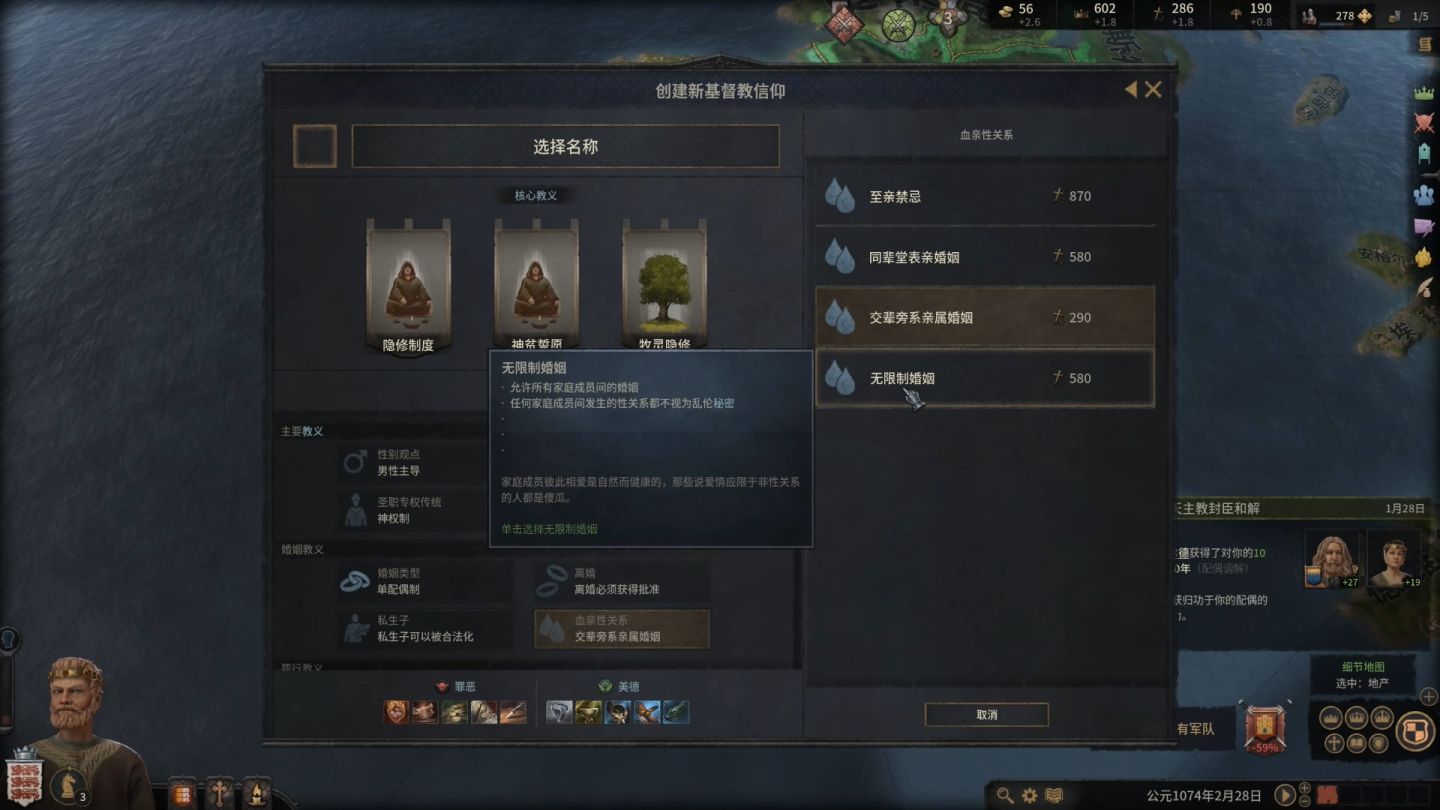Select the 无限制婚姻 consanguinity option
The image size is (1440, 810).
[985, 377]
